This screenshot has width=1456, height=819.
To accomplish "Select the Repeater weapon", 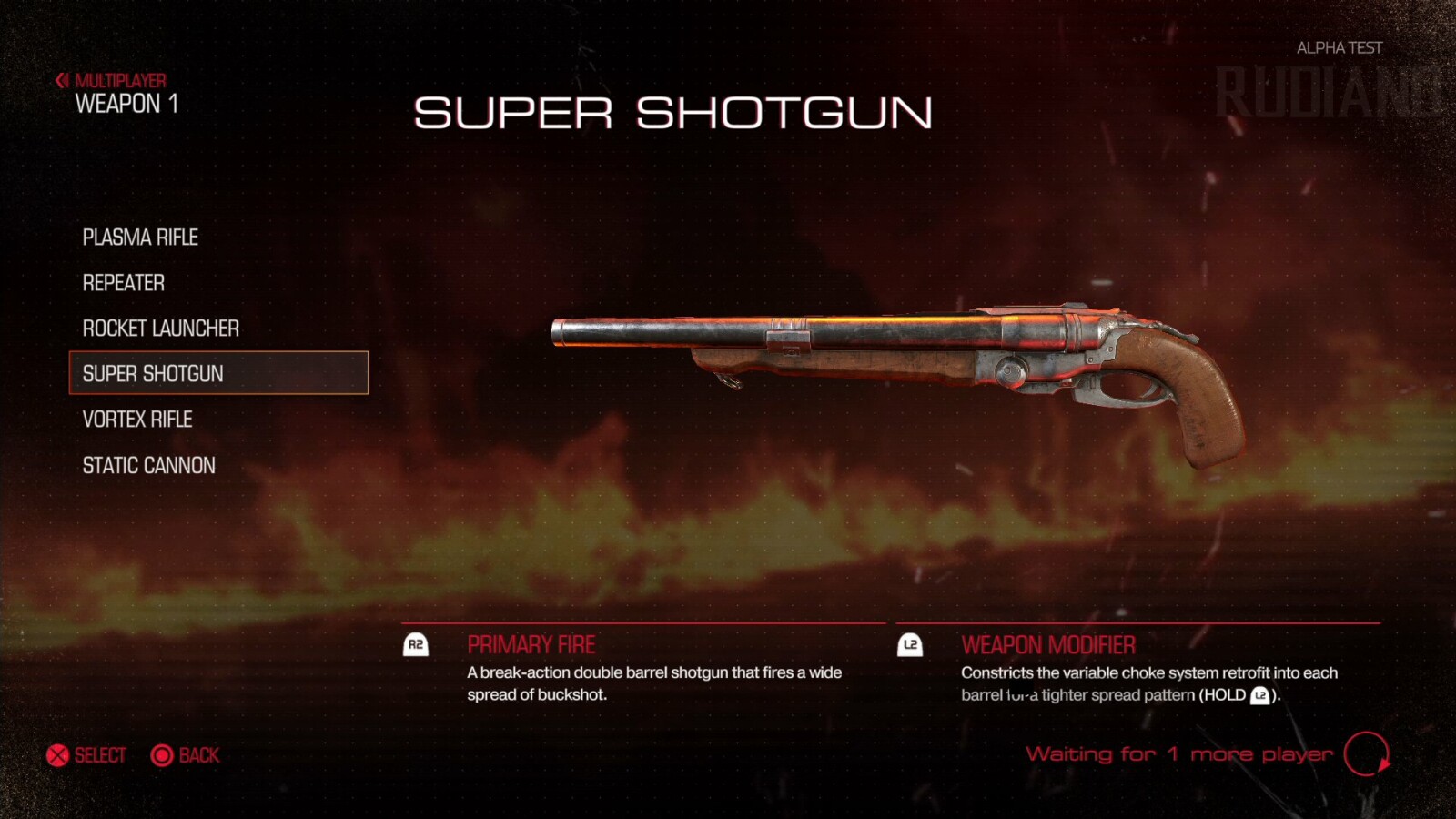I will 123,283.
